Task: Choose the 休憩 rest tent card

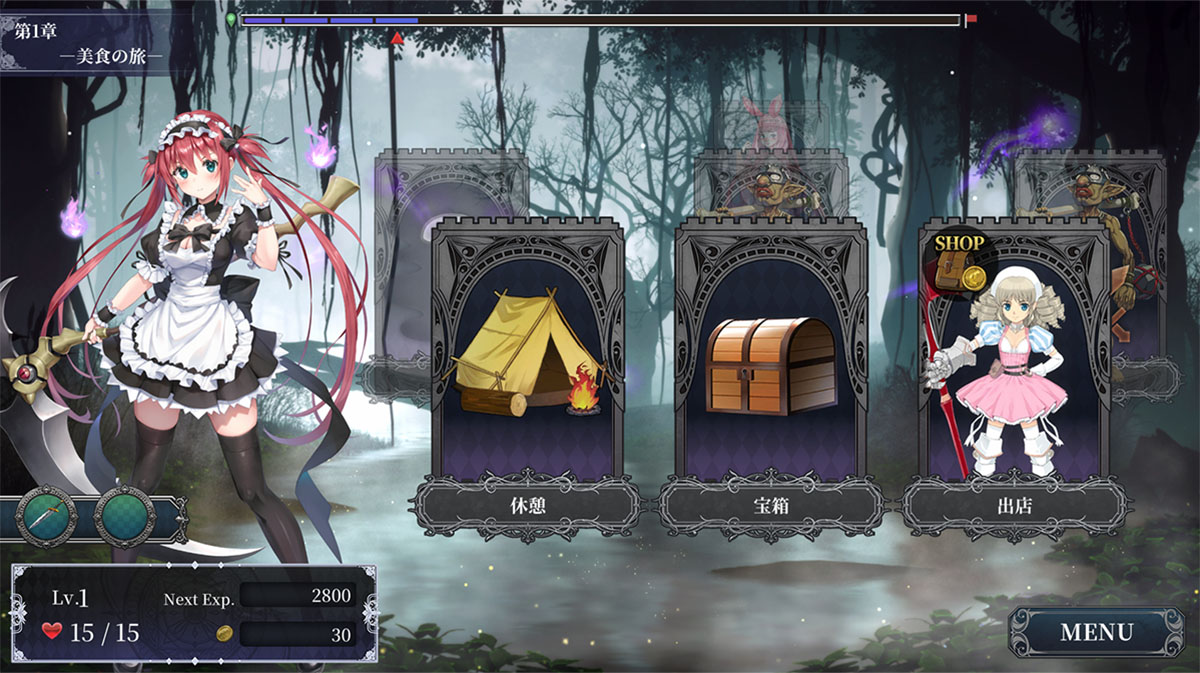Action: click(529, 370)
